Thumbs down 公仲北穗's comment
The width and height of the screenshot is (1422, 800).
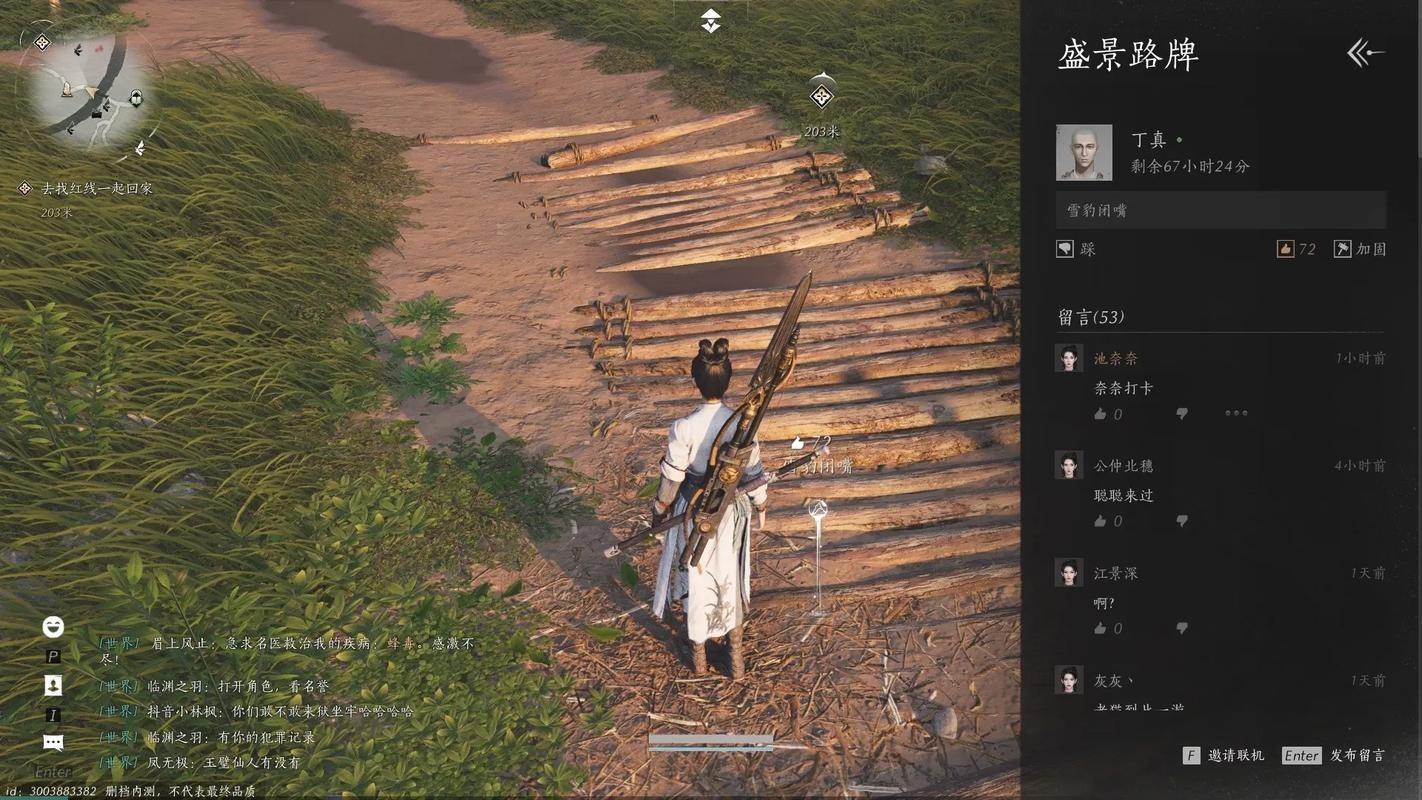click(x=1182, y=521)
